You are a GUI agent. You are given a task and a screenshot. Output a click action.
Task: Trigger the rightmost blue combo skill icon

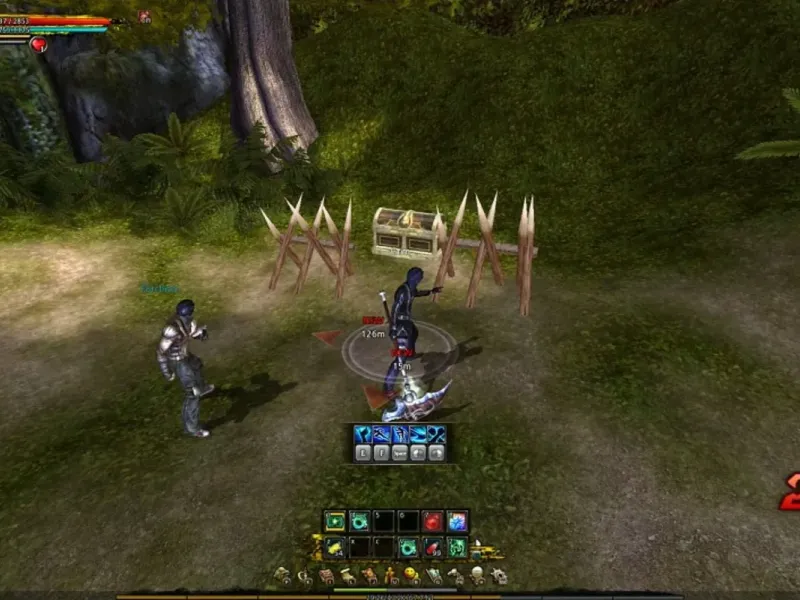click(x=437, y=434)
